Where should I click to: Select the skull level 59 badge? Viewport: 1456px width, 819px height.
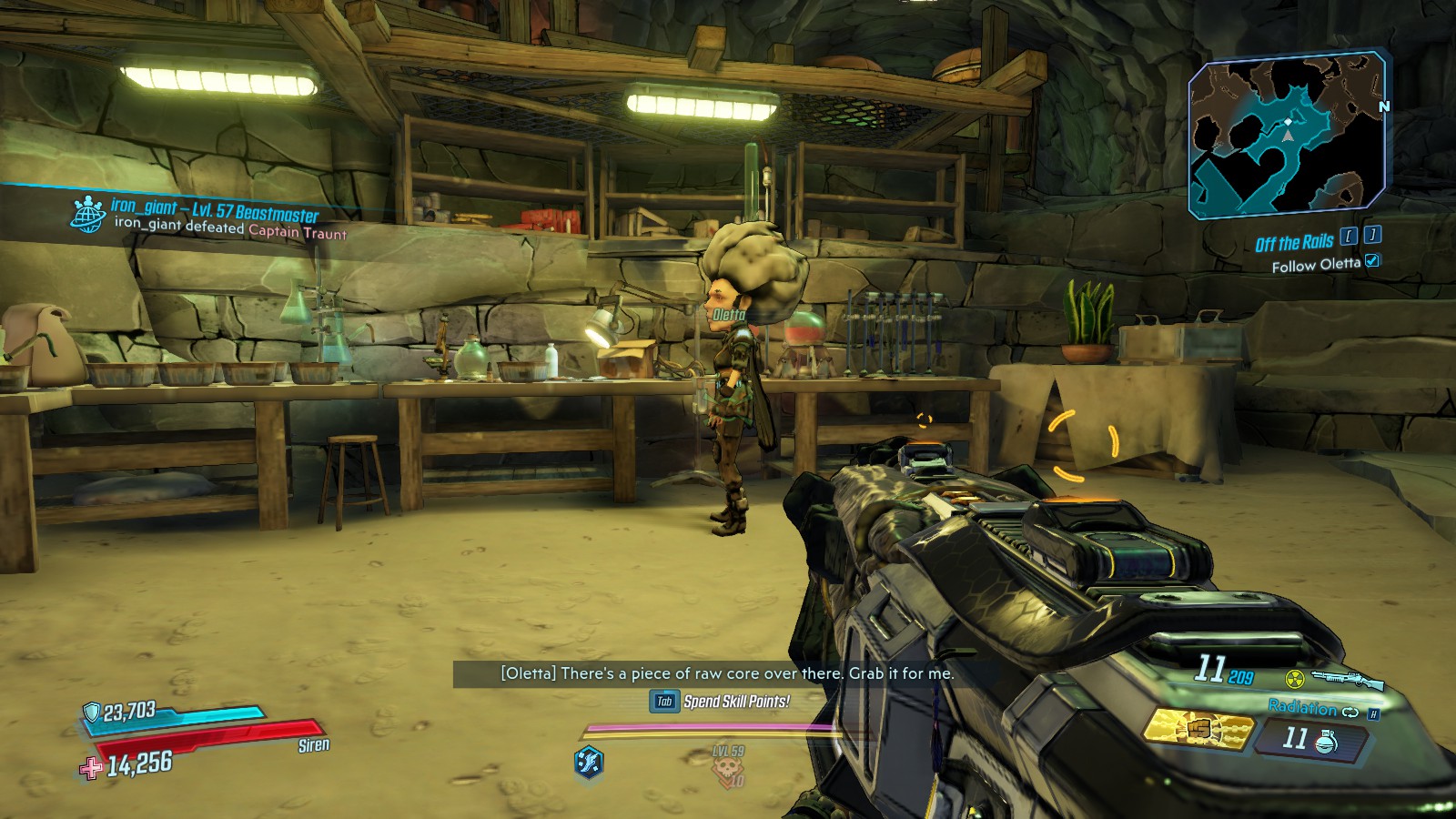728,767
